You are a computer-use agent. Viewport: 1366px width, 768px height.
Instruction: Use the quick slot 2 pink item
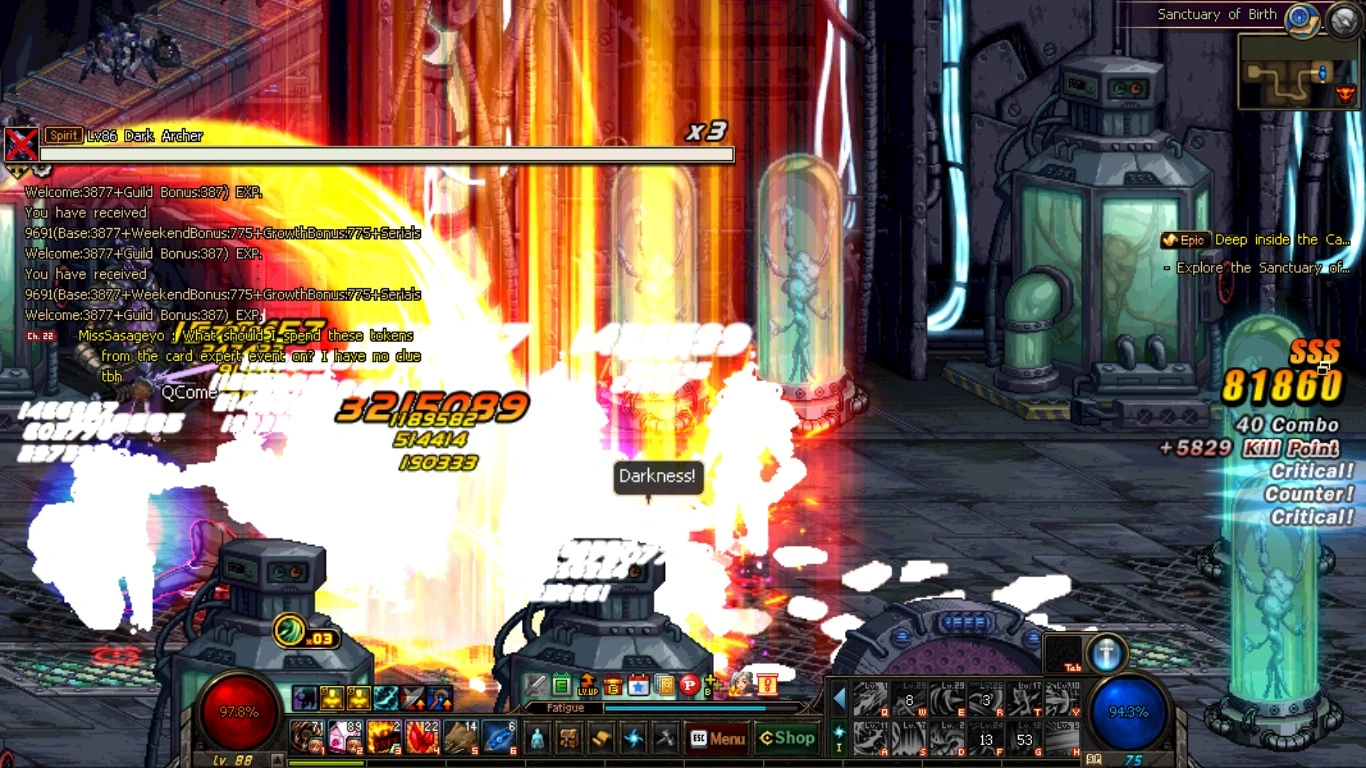pos(345,737)
